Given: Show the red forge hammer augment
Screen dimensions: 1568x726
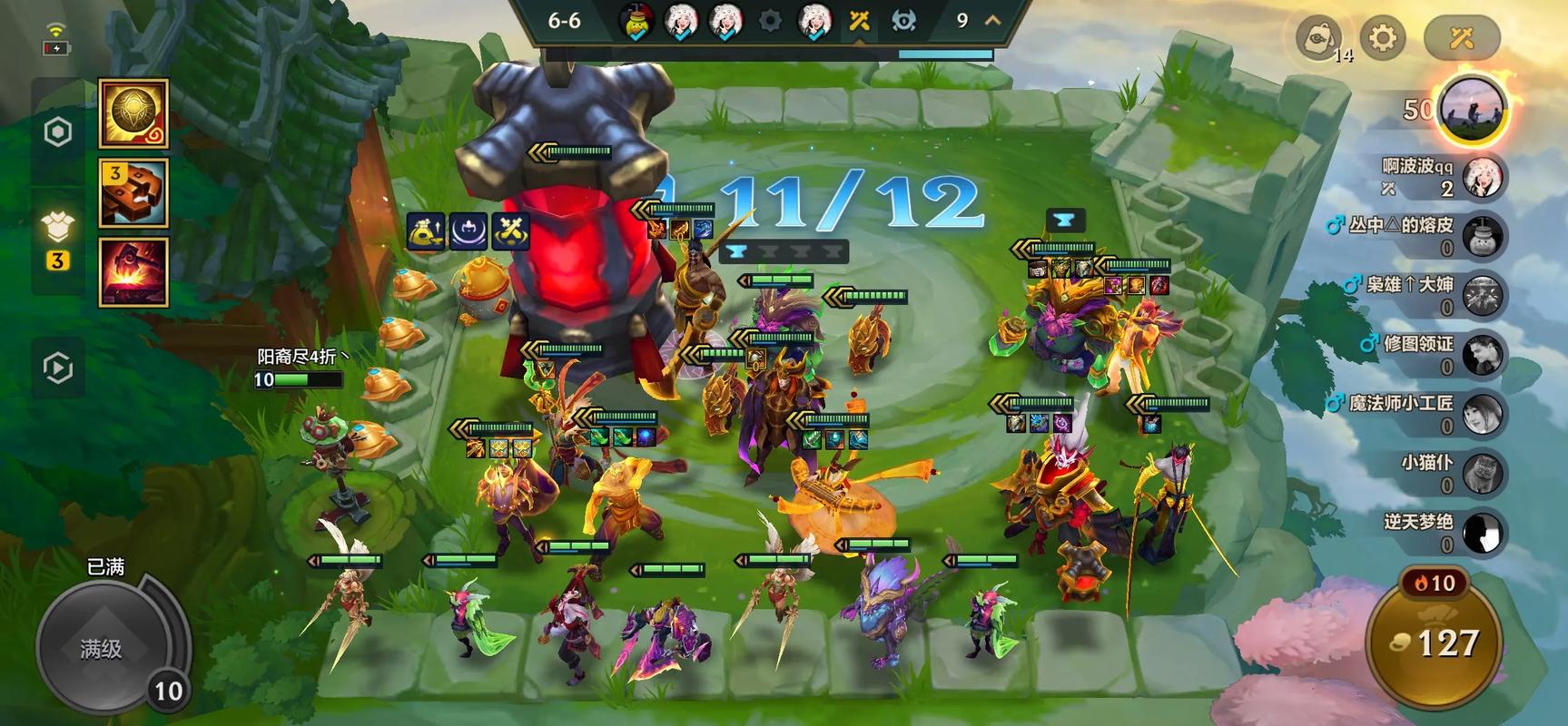Looking at the screenshot, I should 133,271.
